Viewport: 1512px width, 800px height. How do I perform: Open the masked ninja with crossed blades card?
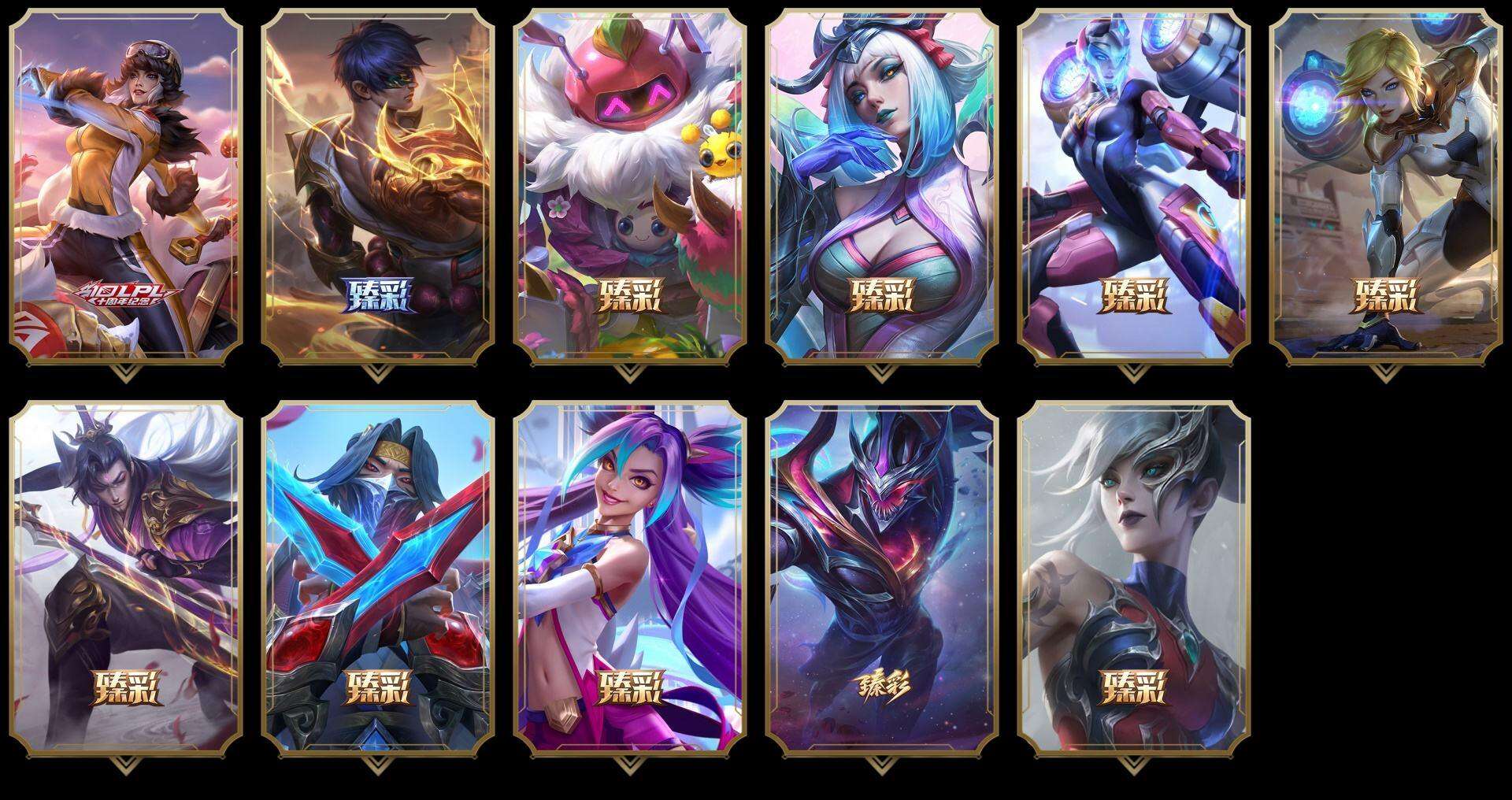point(377,578)
